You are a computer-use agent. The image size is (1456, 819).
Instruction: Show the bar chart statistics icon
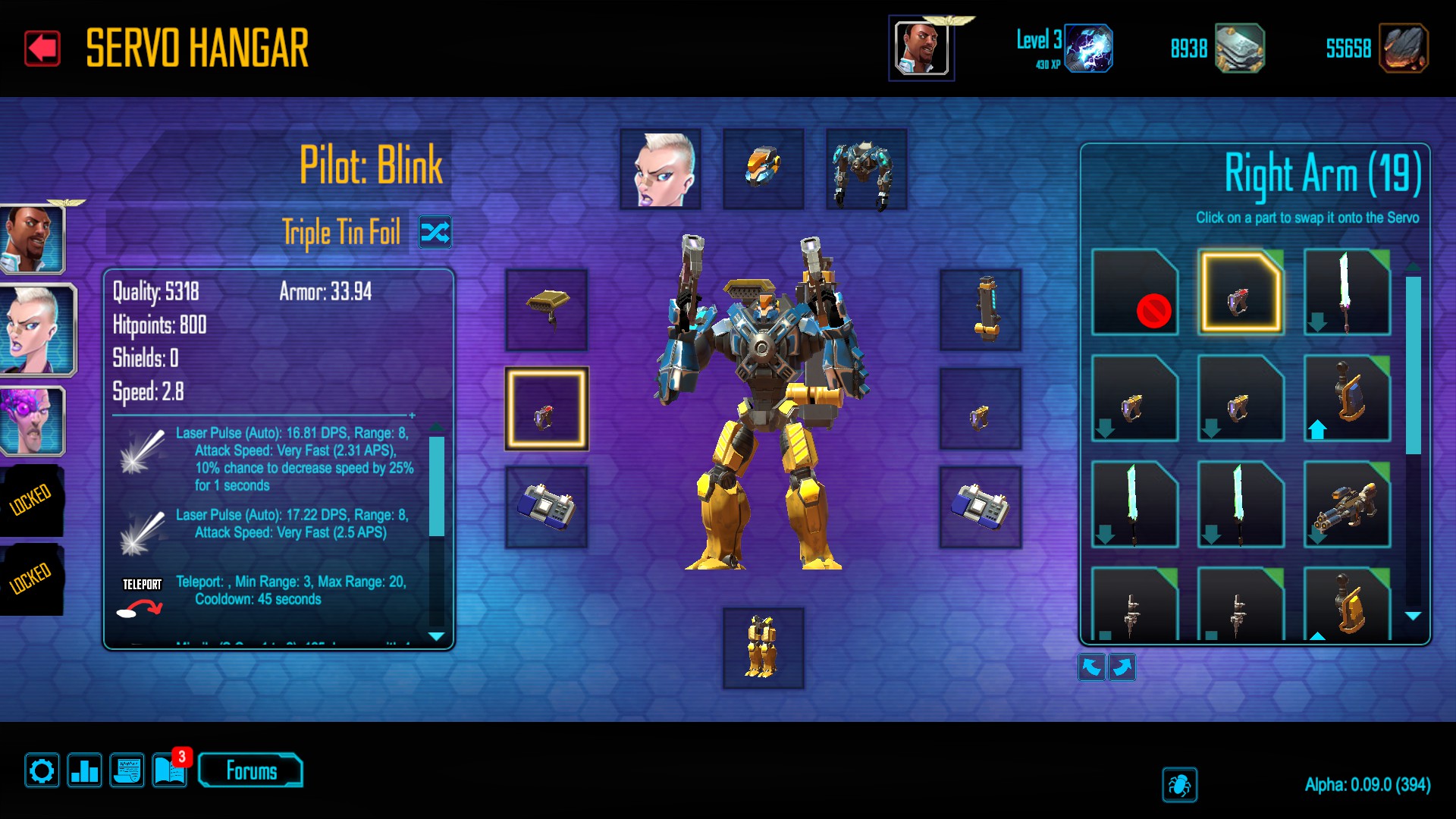coord(84,771)
